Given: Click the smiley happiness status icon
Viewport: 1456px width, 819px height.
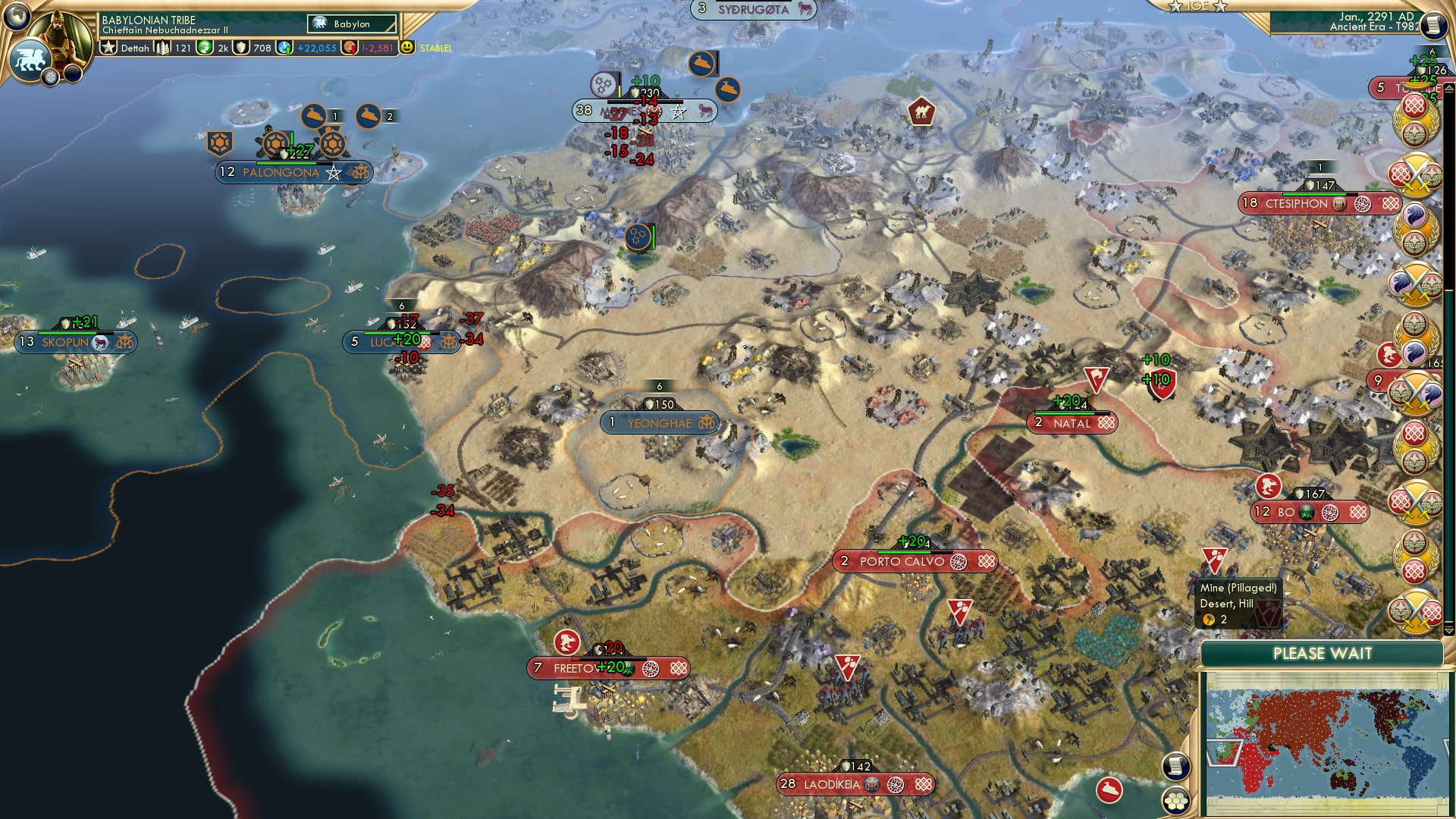Looking at the screenshot, I should pyautogui.click(x=408, y=48).
